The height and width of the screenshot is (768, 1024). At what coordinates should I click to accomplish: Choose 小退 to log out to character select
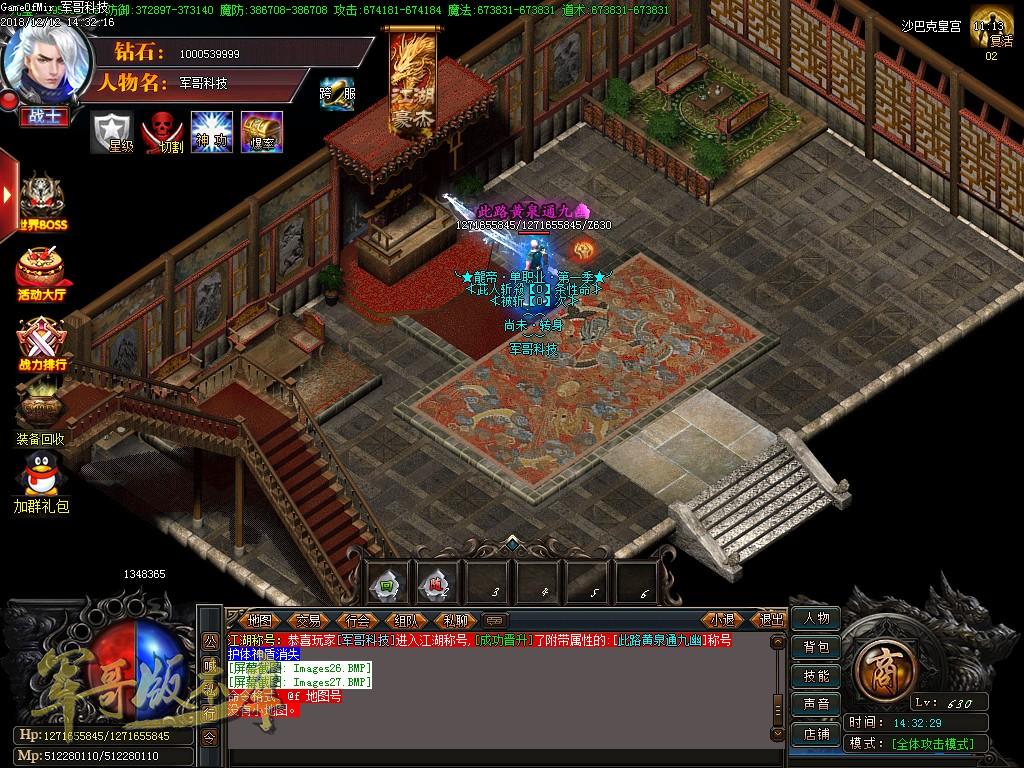723,620
